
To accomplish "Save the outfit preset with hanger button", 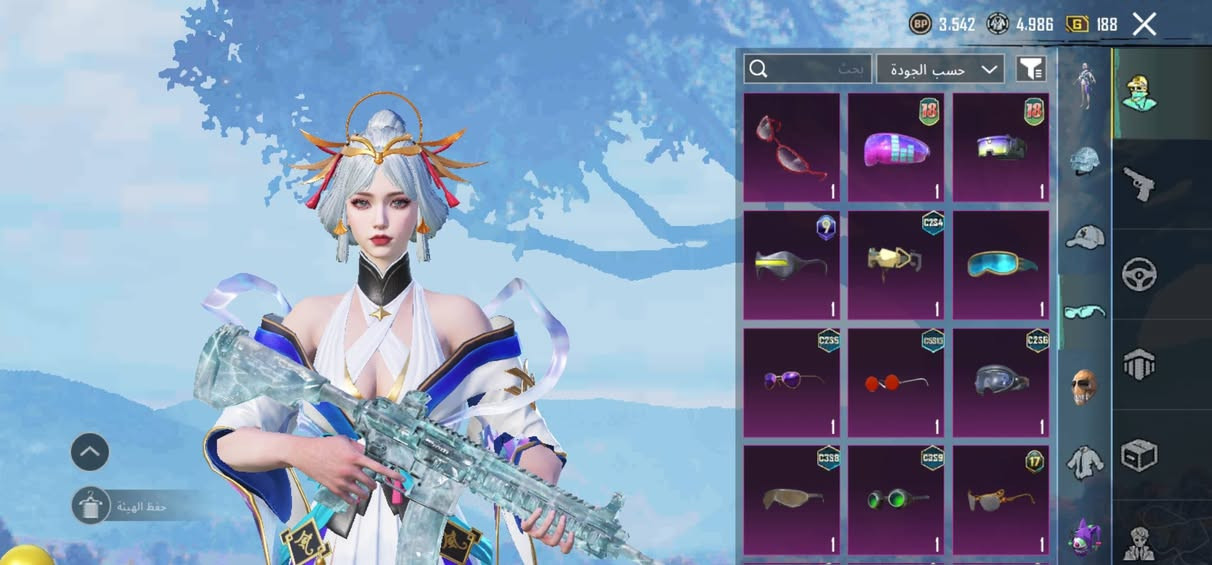I will click(91, 506).
